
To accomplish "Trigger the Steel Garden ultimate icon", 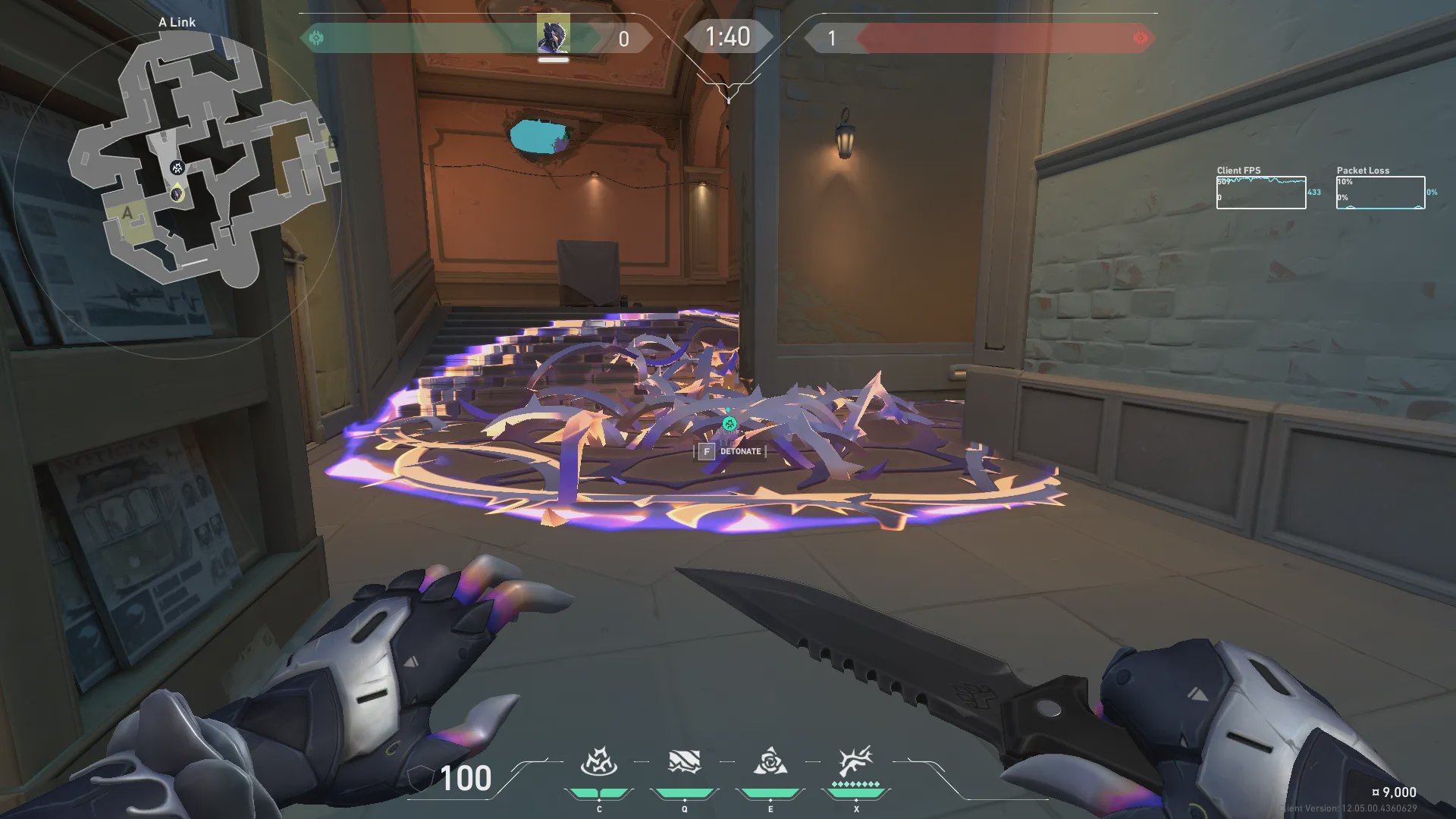I will pyautogui.click(x=855, y=761).
